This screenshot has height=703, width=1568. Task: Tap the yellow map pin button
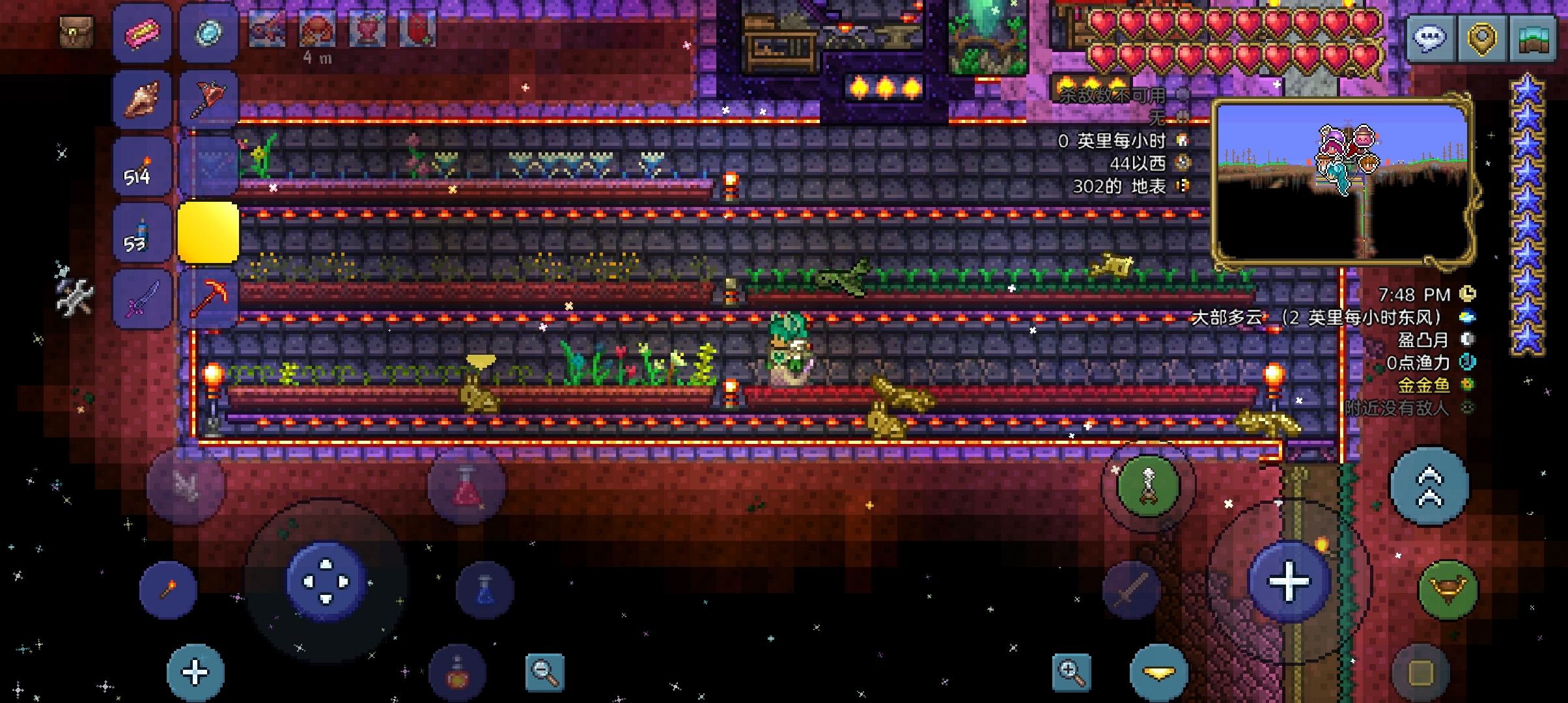[1481, 38]
